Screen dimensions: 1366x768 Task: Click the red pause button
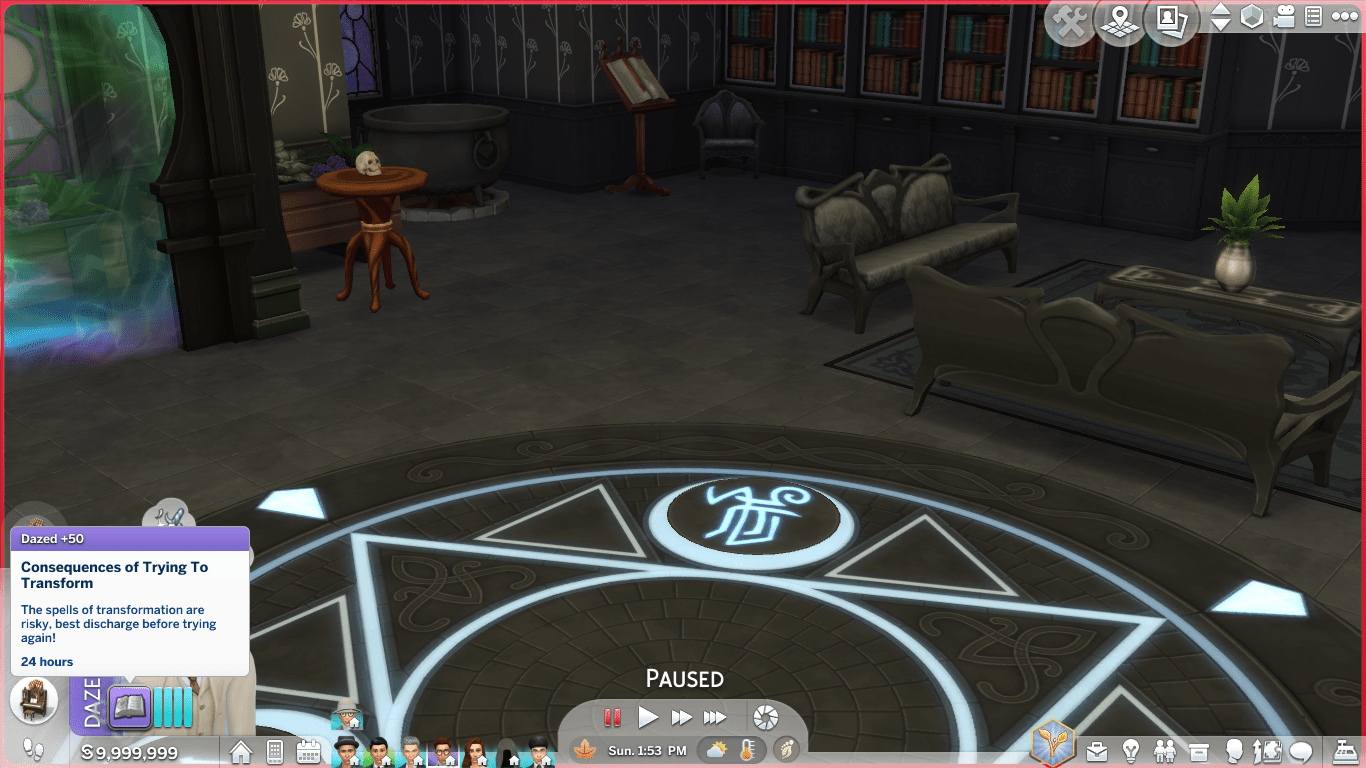(x=612, y=717)
